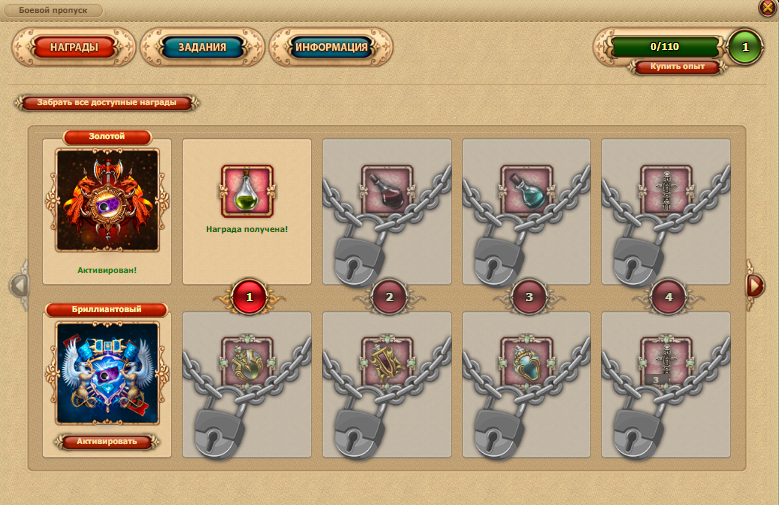Go to the previous rewards page arrow
Image resolution: width=779 pixels, height=505 pixels.
pyautogui.click(x=19, y=285)
